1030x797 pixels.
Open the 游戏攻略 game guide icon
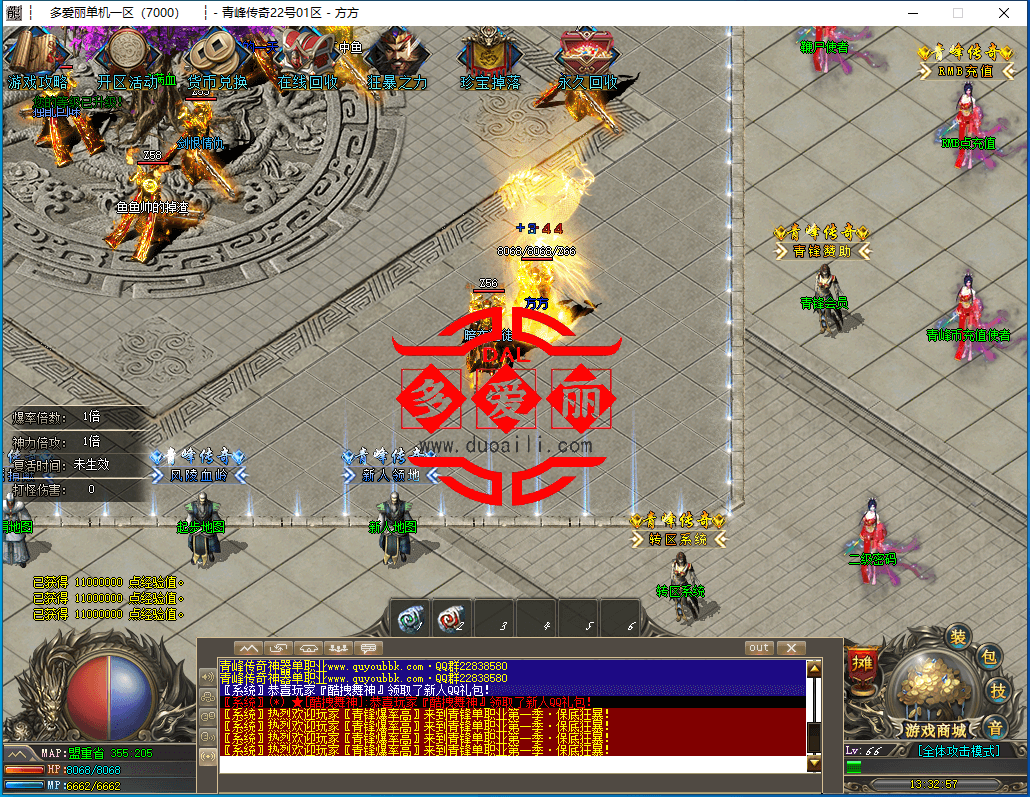37,58
